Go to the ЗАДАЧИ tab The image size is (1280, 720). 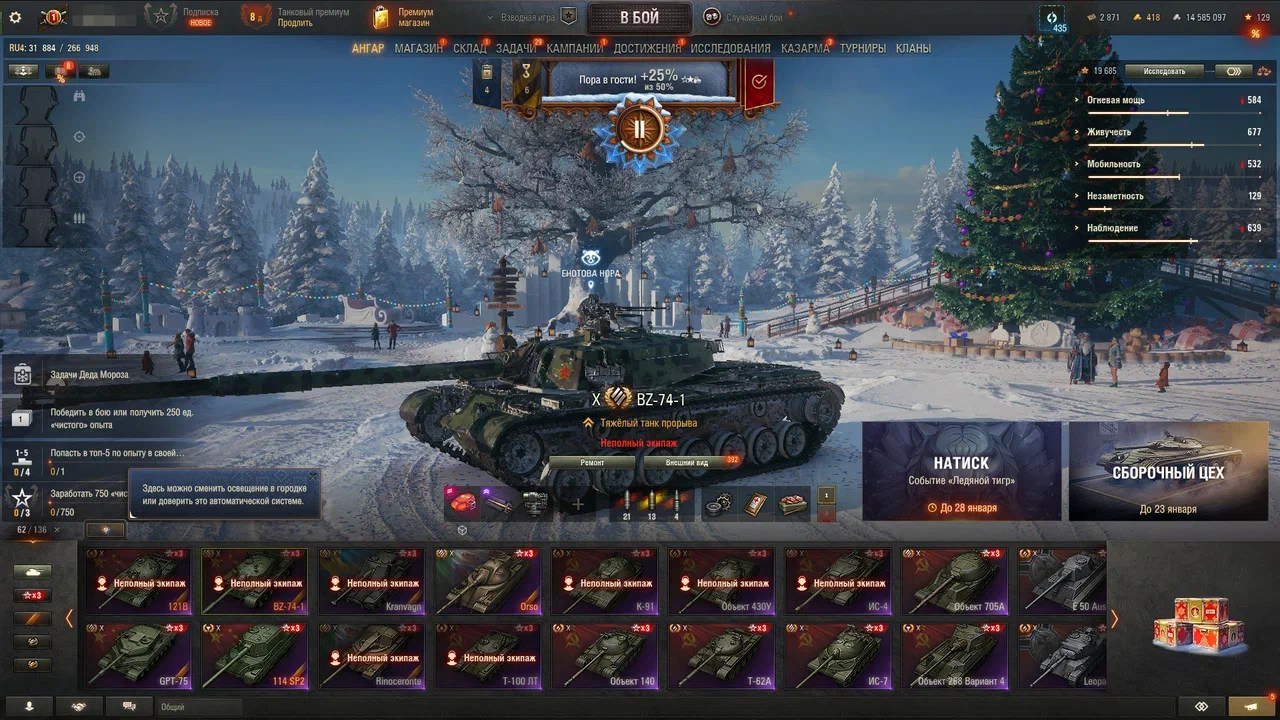515,48
